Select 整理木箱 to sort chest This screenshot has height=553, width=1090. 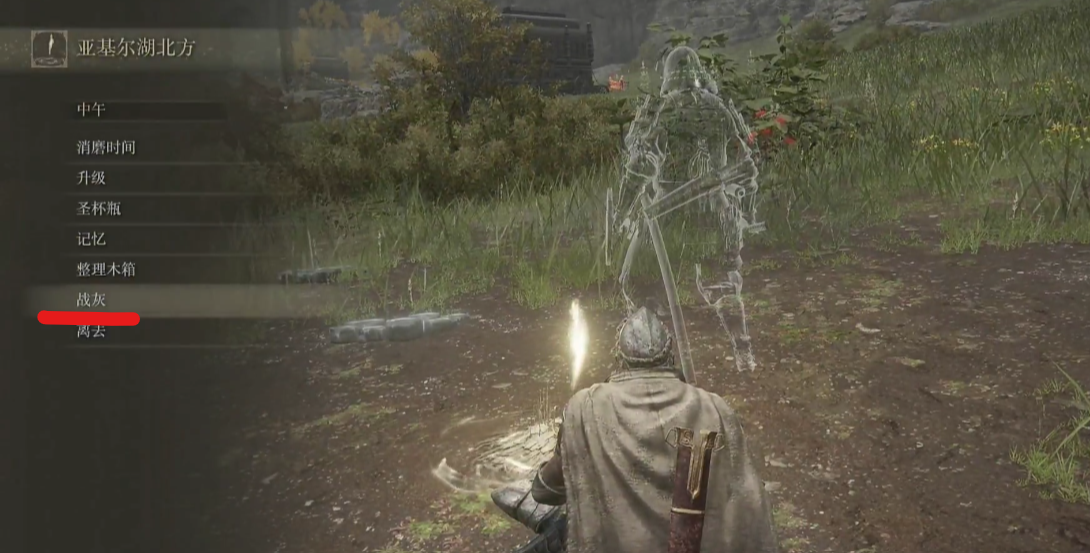tap(106, 270)
